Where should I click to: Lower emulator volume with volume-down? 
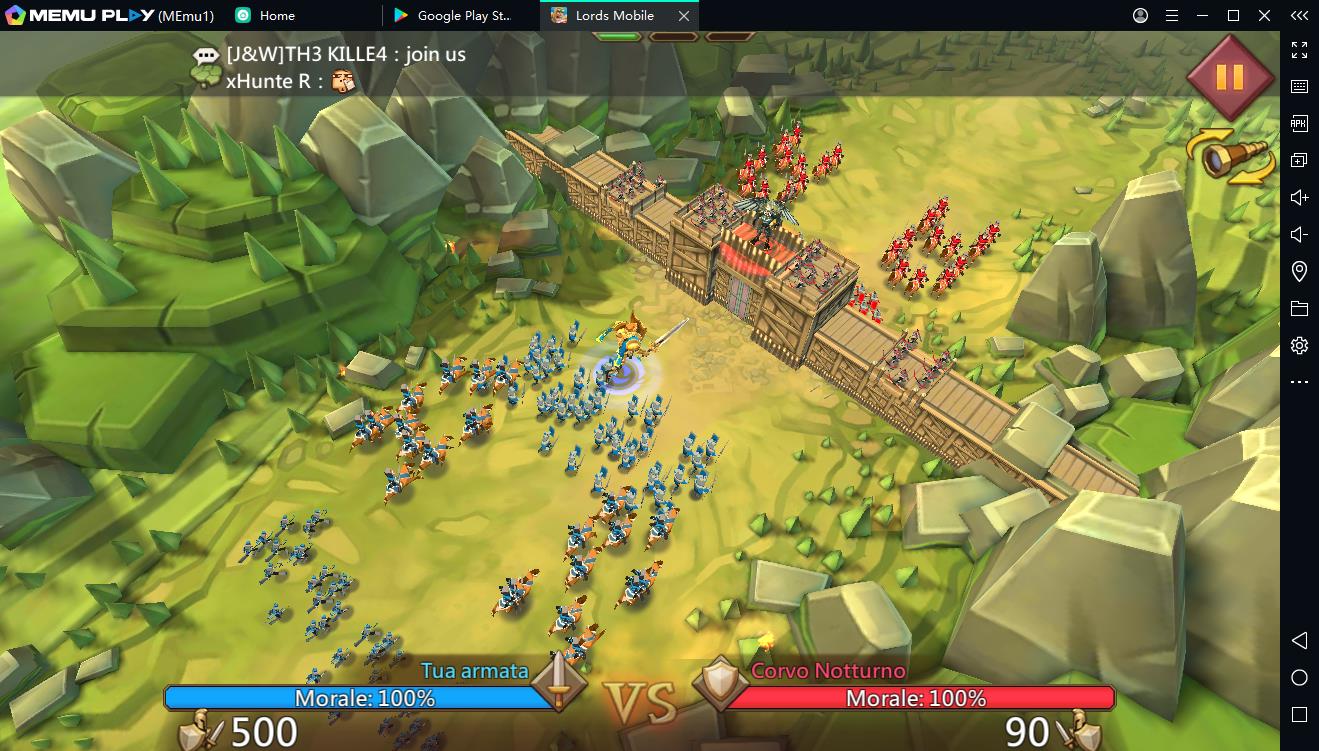(x=1300, y=233)
